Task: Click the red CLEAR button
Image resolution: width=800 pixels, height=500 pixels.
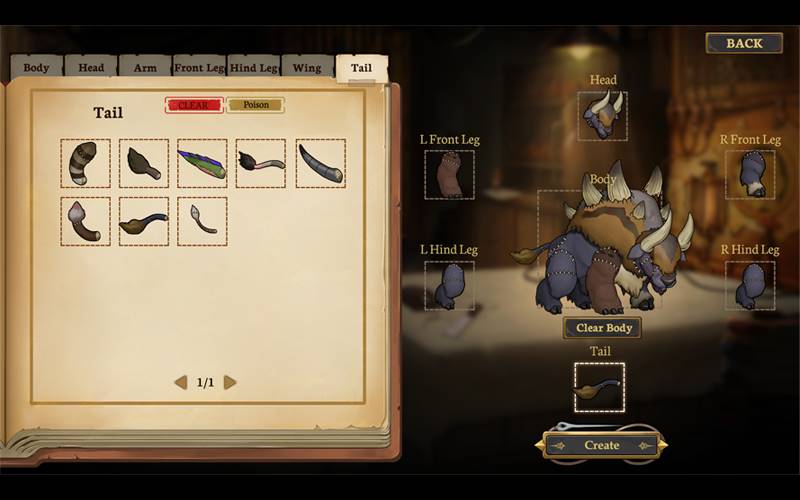Action: pyautogui.click(x=193, y=105)
